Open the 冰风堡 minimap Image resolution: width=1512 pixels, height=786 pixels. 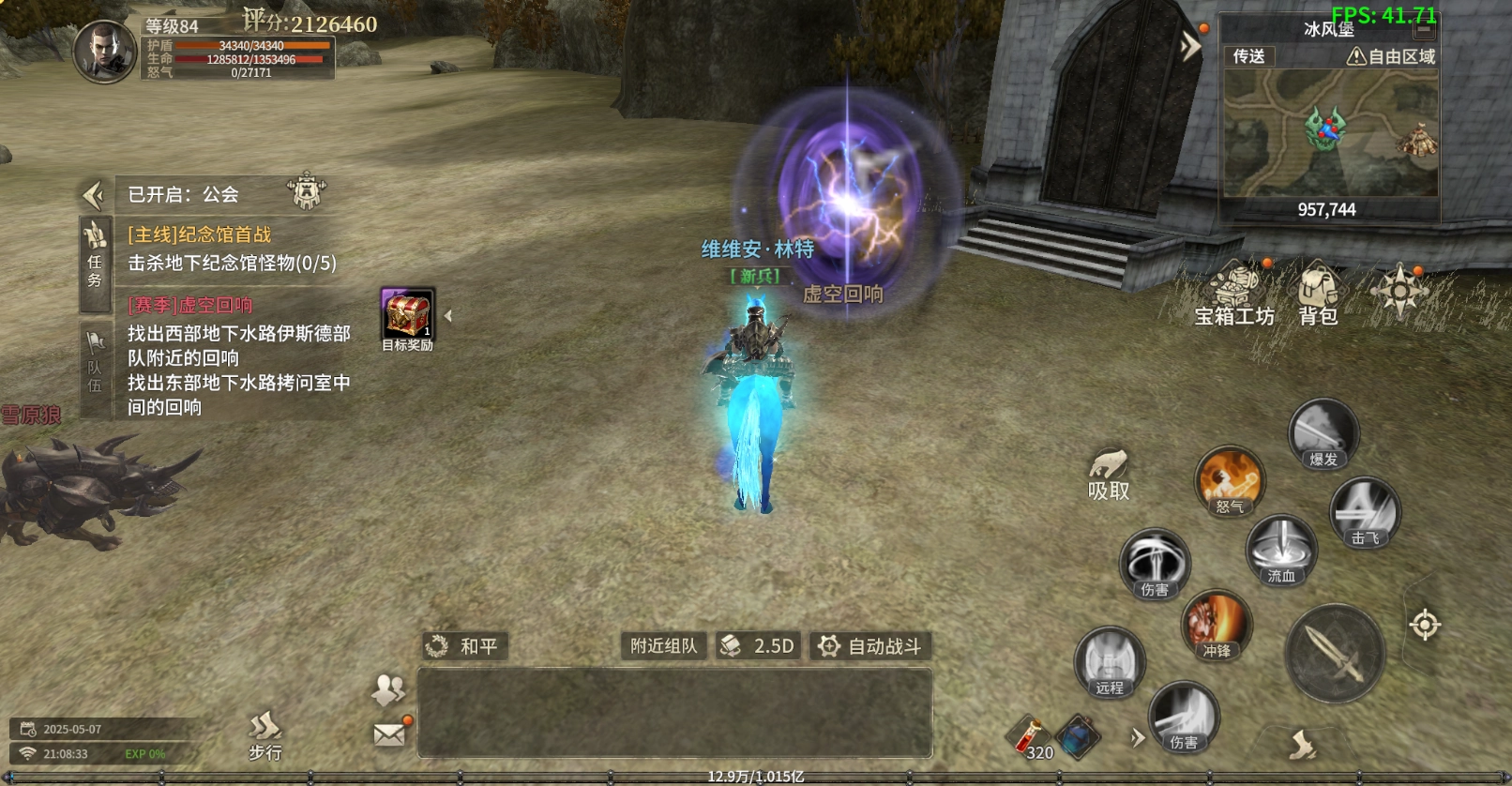1330,133
